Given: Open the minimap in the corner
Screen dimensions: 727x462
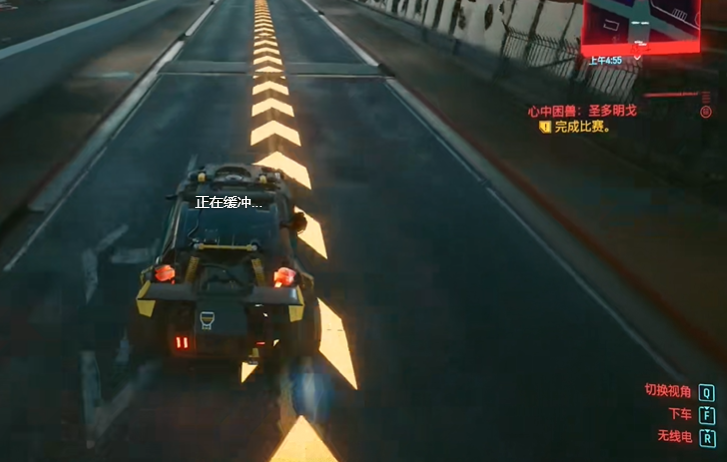Looking at the screenshot, I should pyautogui.click(x=642, y=25).
